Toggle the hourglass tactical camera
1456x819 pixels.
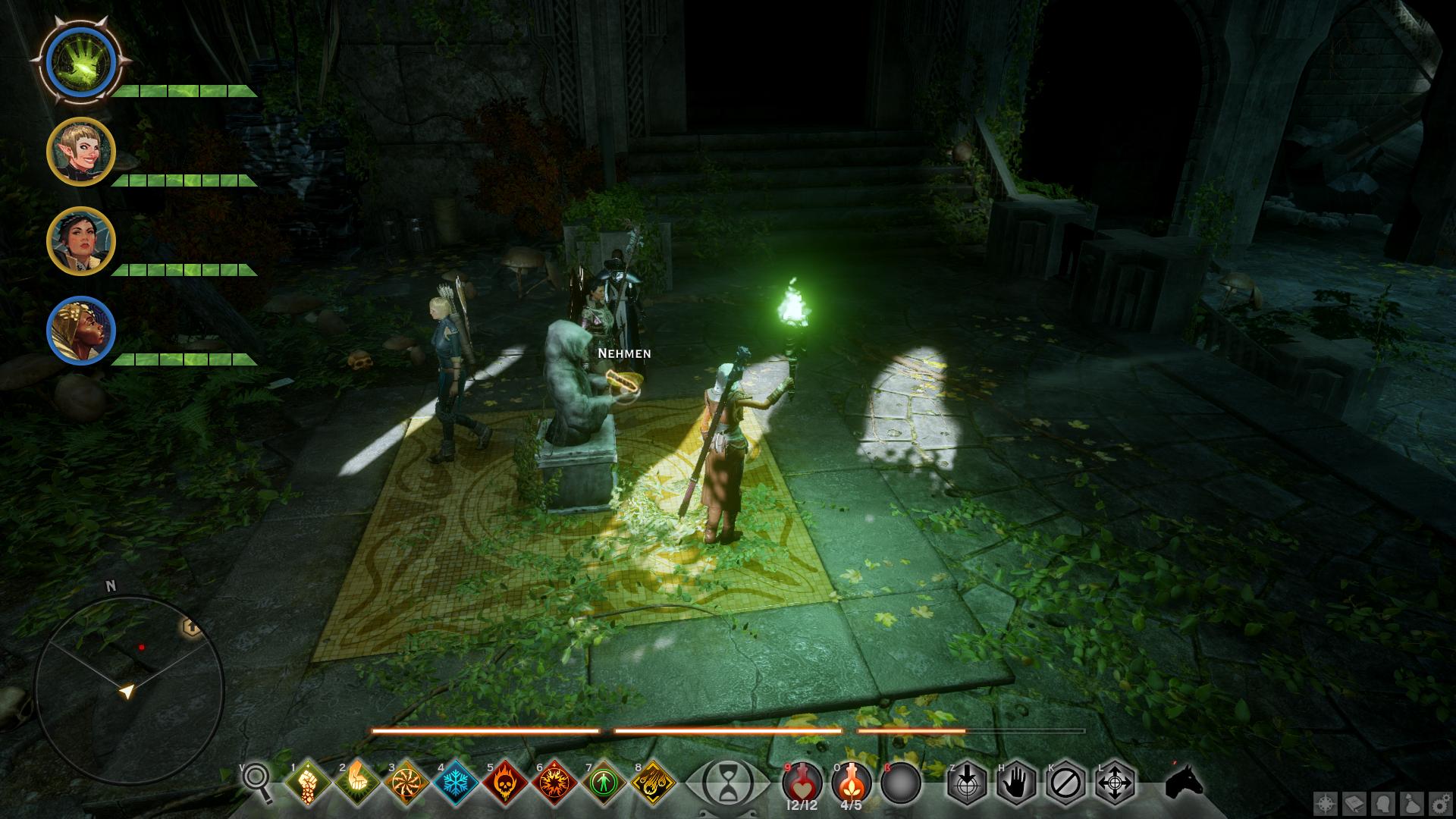click(x=726, y=781)
